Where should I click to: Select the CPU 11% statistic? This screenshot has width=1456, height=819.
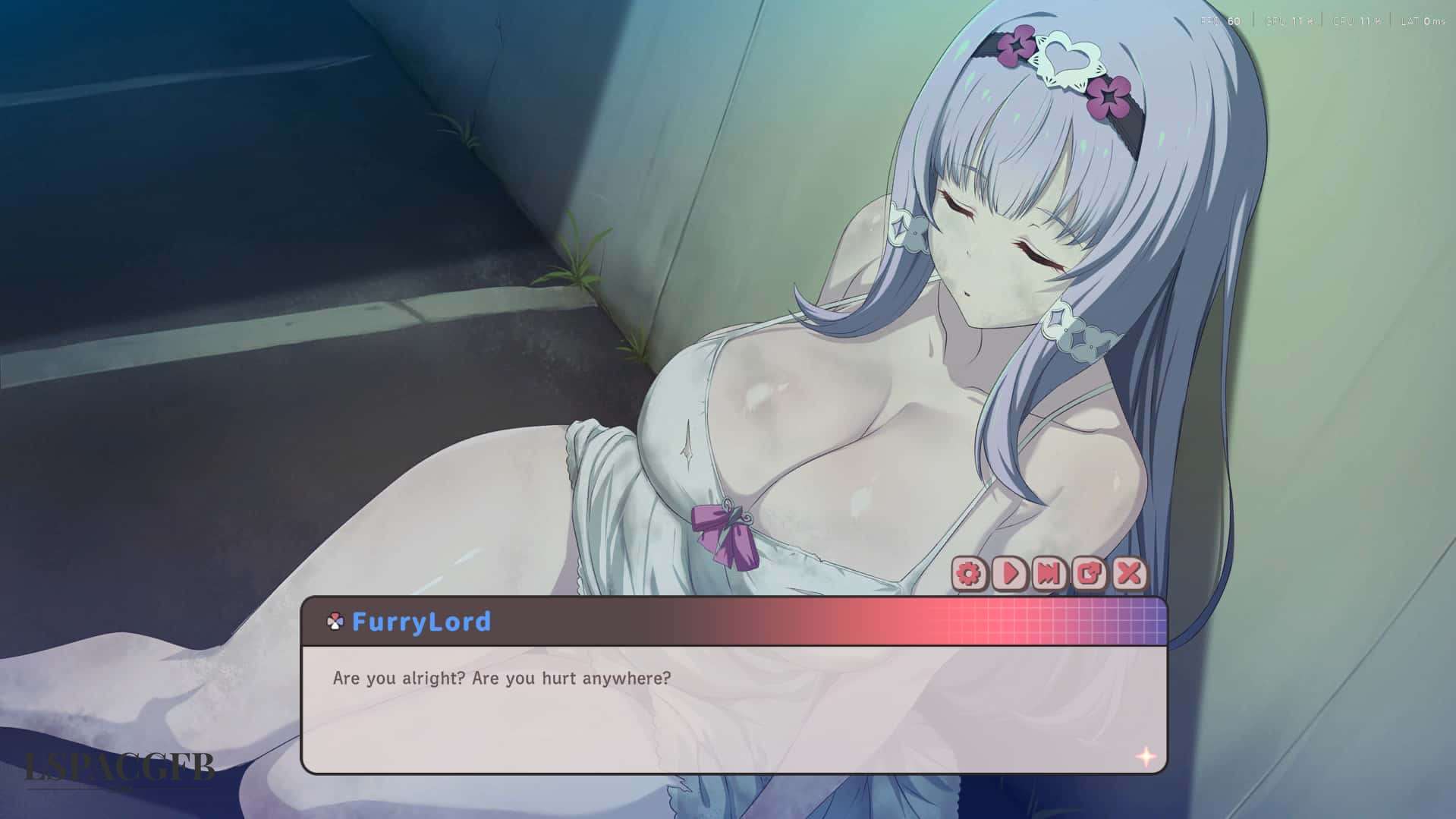coord(1356,21)
